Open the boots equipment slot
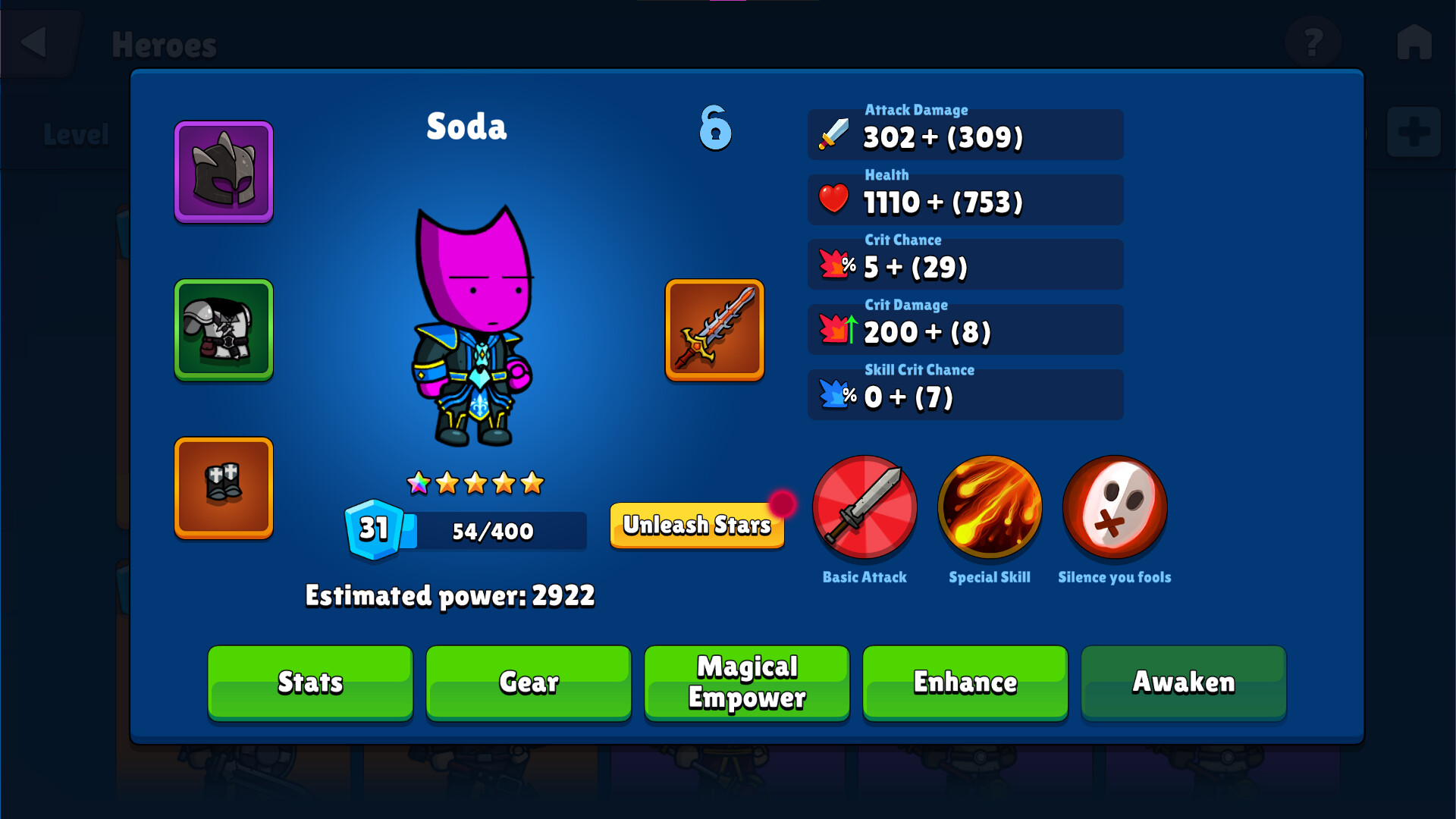This screenshot has width=1456, height=819. (223, 488)
